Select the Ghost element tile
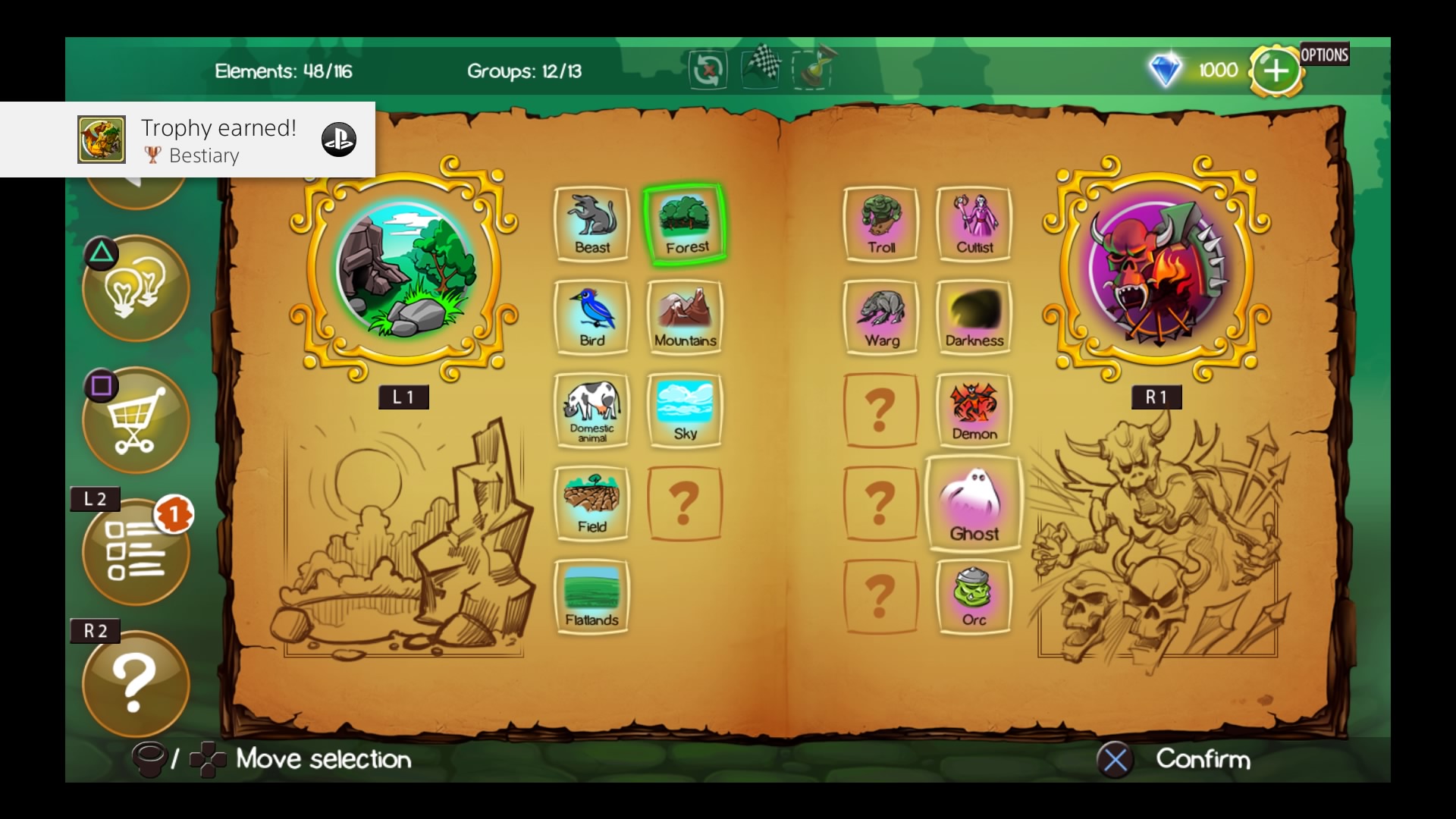Viewport: 1456px width, 819px height. (974, 504)
